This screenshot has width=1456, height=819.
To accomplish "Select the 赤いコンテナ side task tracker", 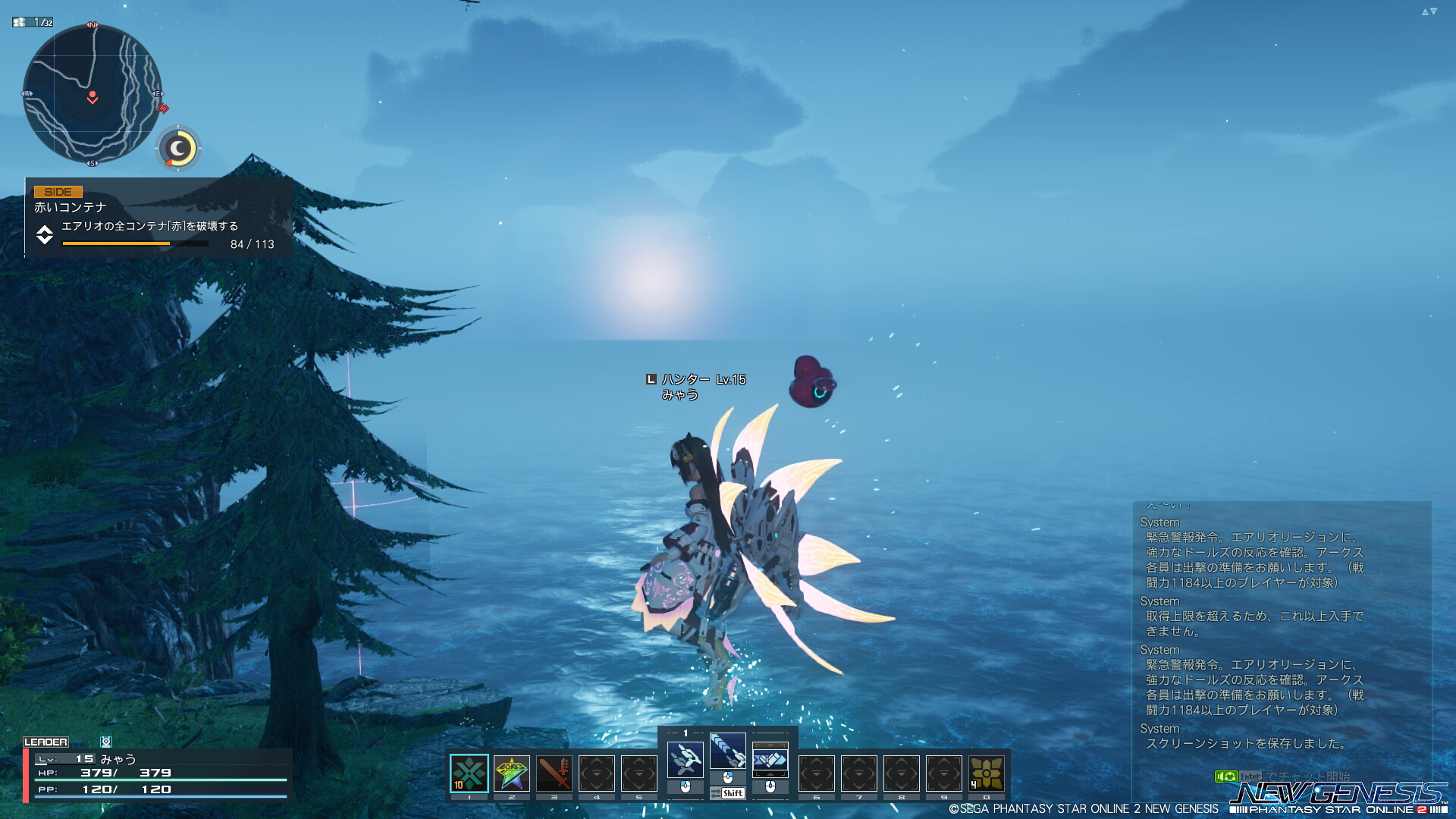I will tap(158, 218).
